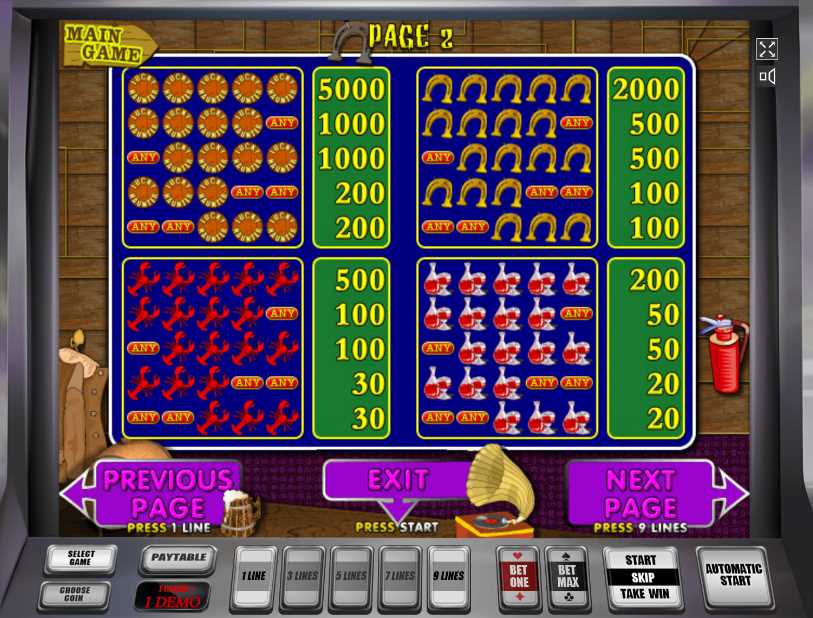
Task: Exit the paytable screen
Action: (397, 481)
